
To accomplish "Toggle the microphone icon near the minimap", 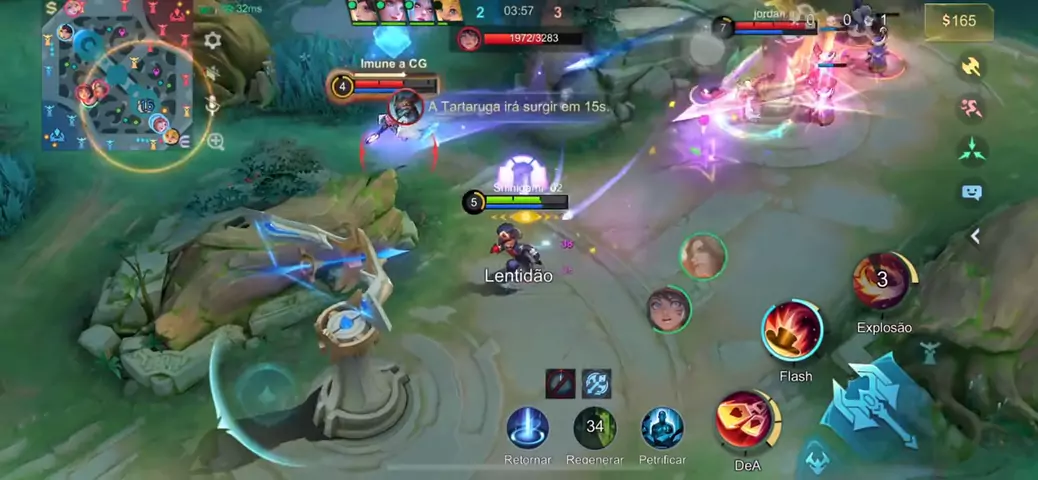I will click(212, 104).
